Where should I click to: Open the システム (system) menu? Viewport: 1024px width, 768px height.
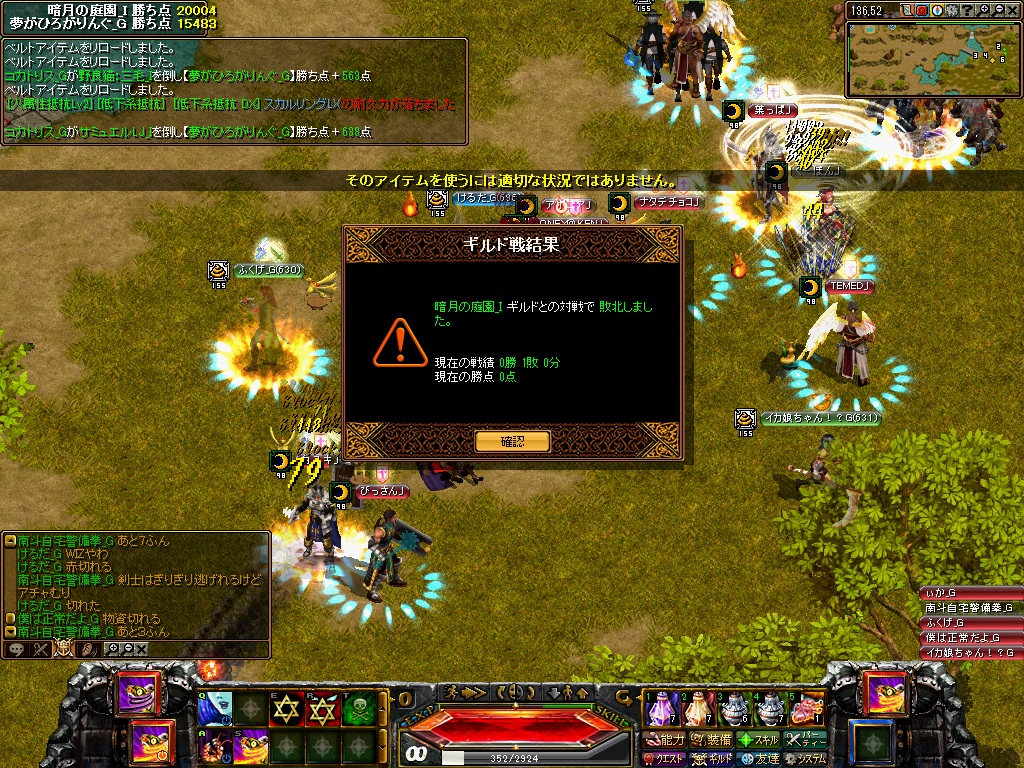(x=806, y=759)
